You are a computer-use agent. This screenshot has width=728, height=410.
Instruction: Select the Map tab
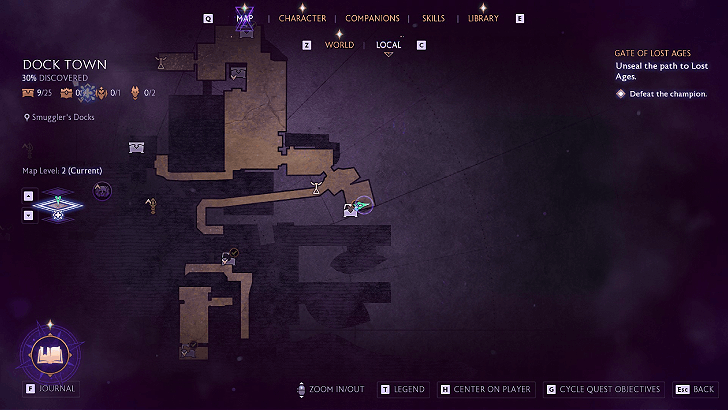click(x=244, y=18)
